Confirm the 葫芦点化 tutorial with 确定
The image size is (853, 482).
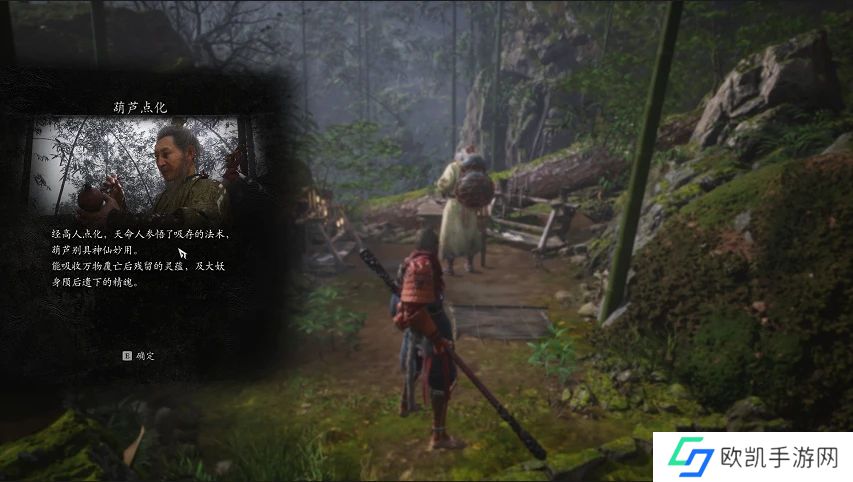coord(139,356)
